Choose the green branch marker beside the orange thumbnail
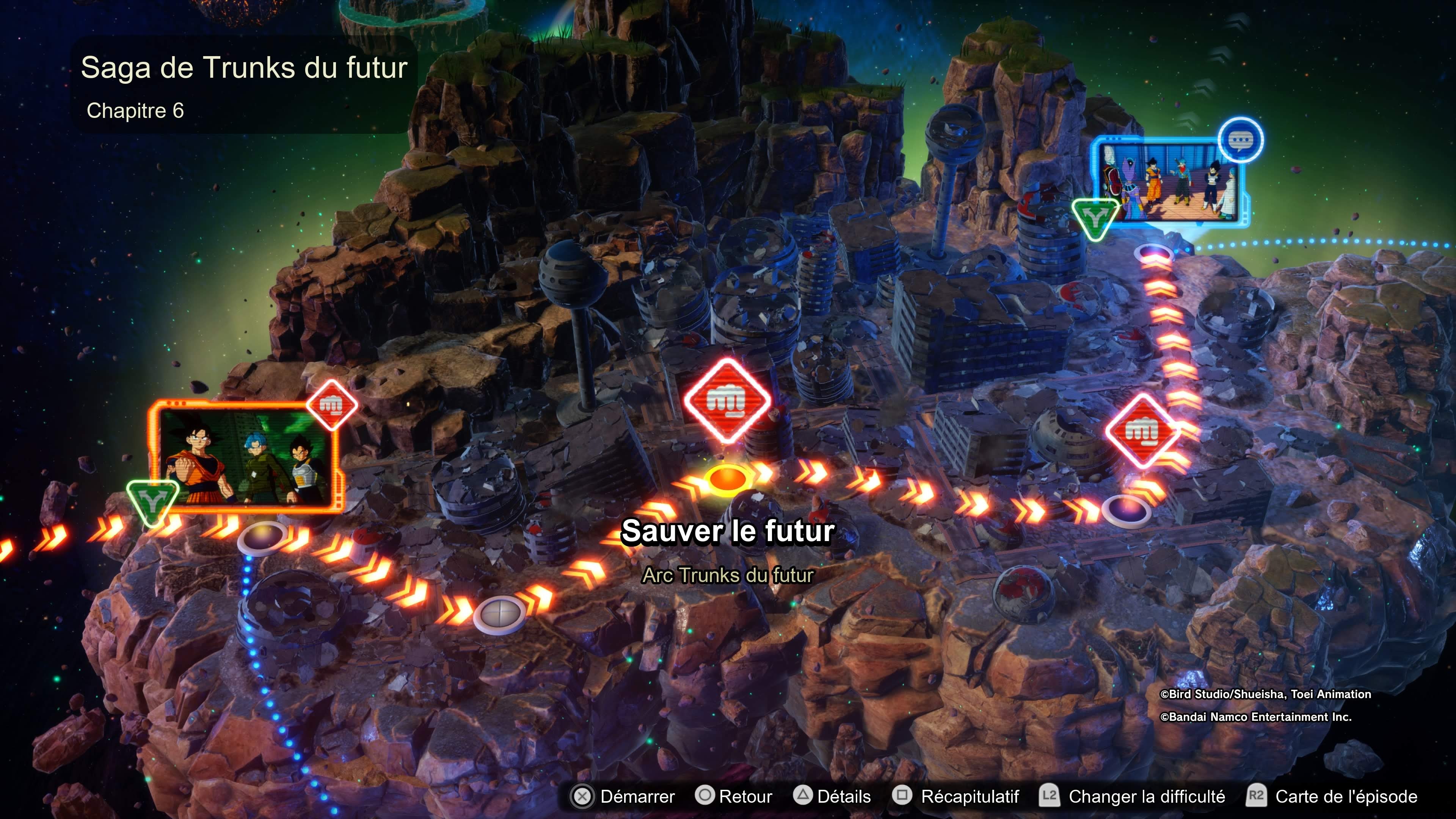This screenshot has height=819, width=1456. tap(152, 501)
